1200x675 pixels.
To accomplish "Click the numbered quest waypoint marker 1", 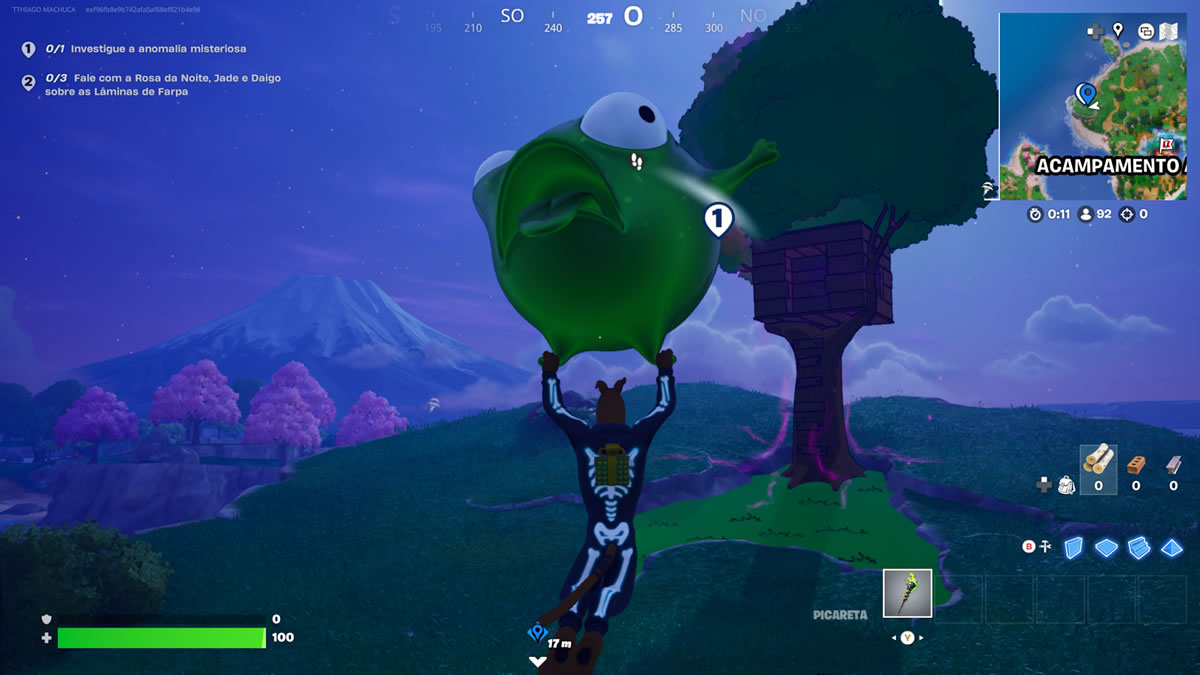I will click(x=718, y=218).
